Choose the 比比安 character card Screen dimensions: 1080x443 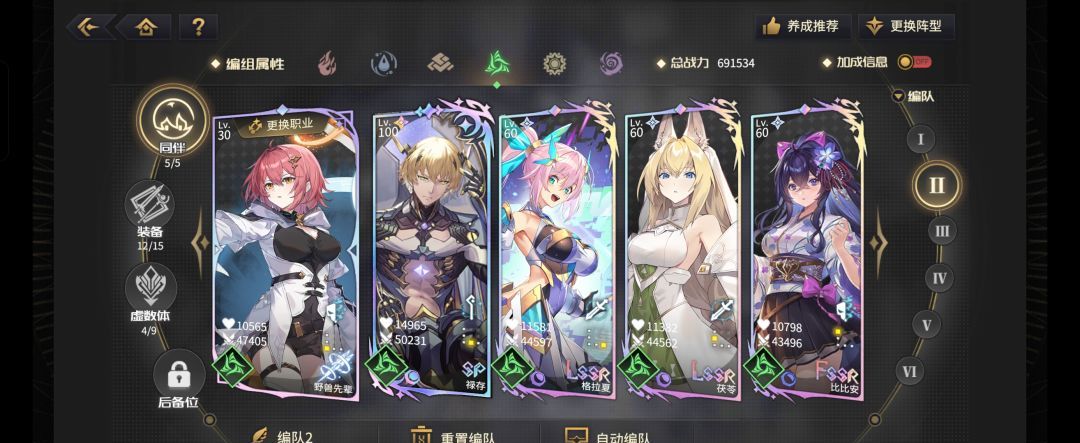808,250
